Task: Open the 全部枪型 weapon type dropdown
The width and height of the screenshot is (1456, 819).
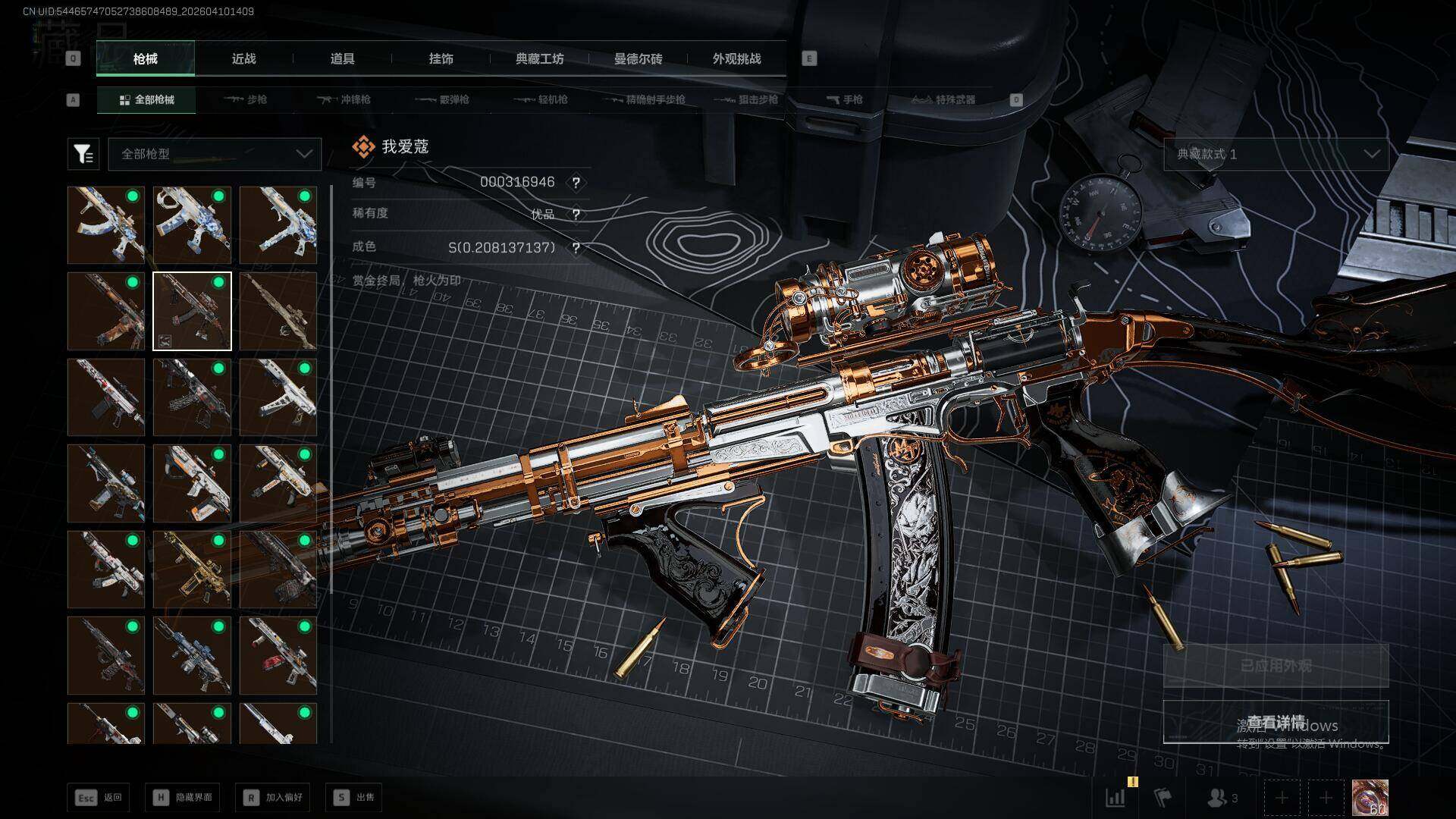Action: click(x=215, y=154)
